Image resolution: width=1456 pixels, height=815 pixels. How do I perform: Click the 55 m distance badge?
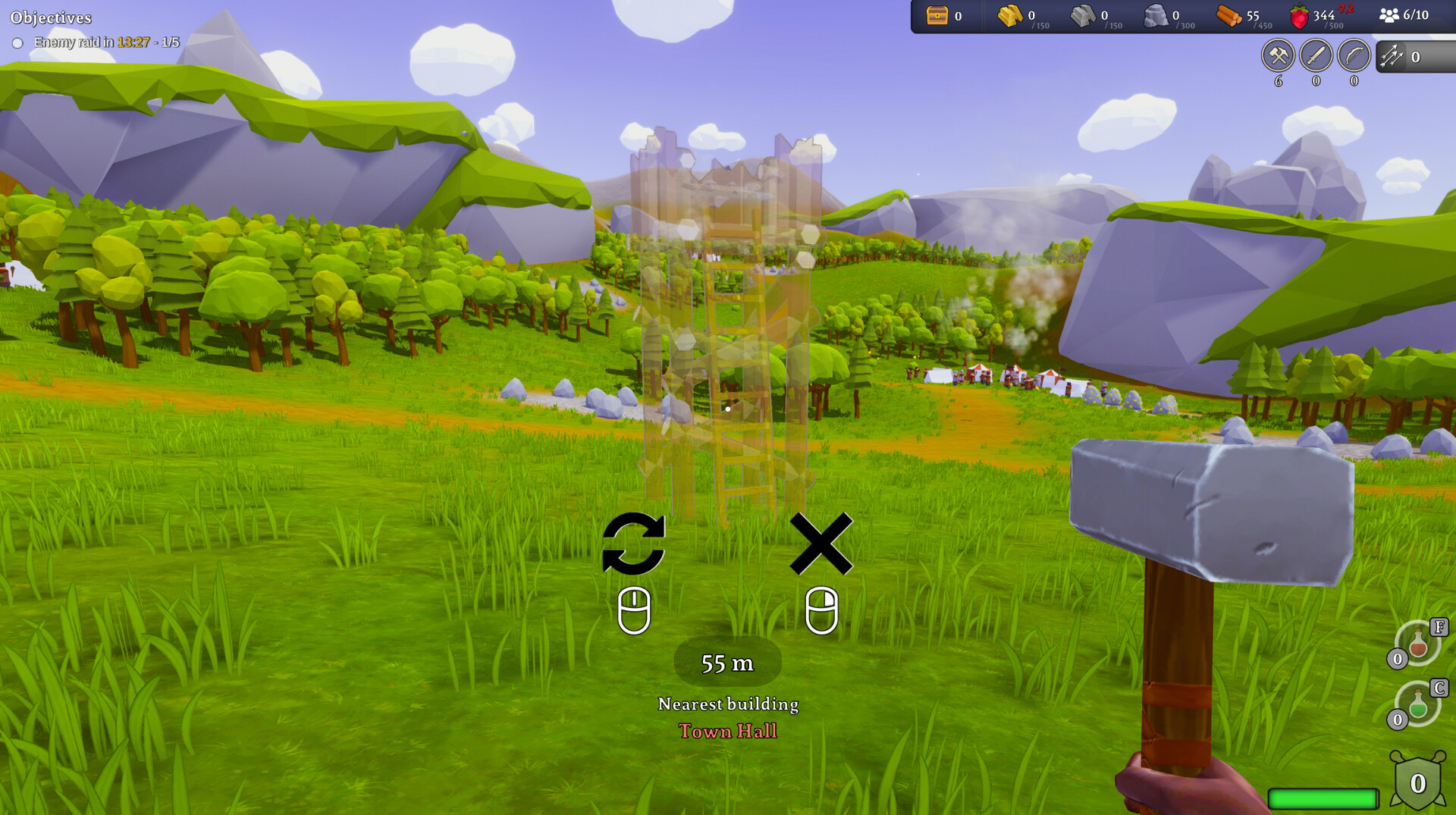(727, 663)
